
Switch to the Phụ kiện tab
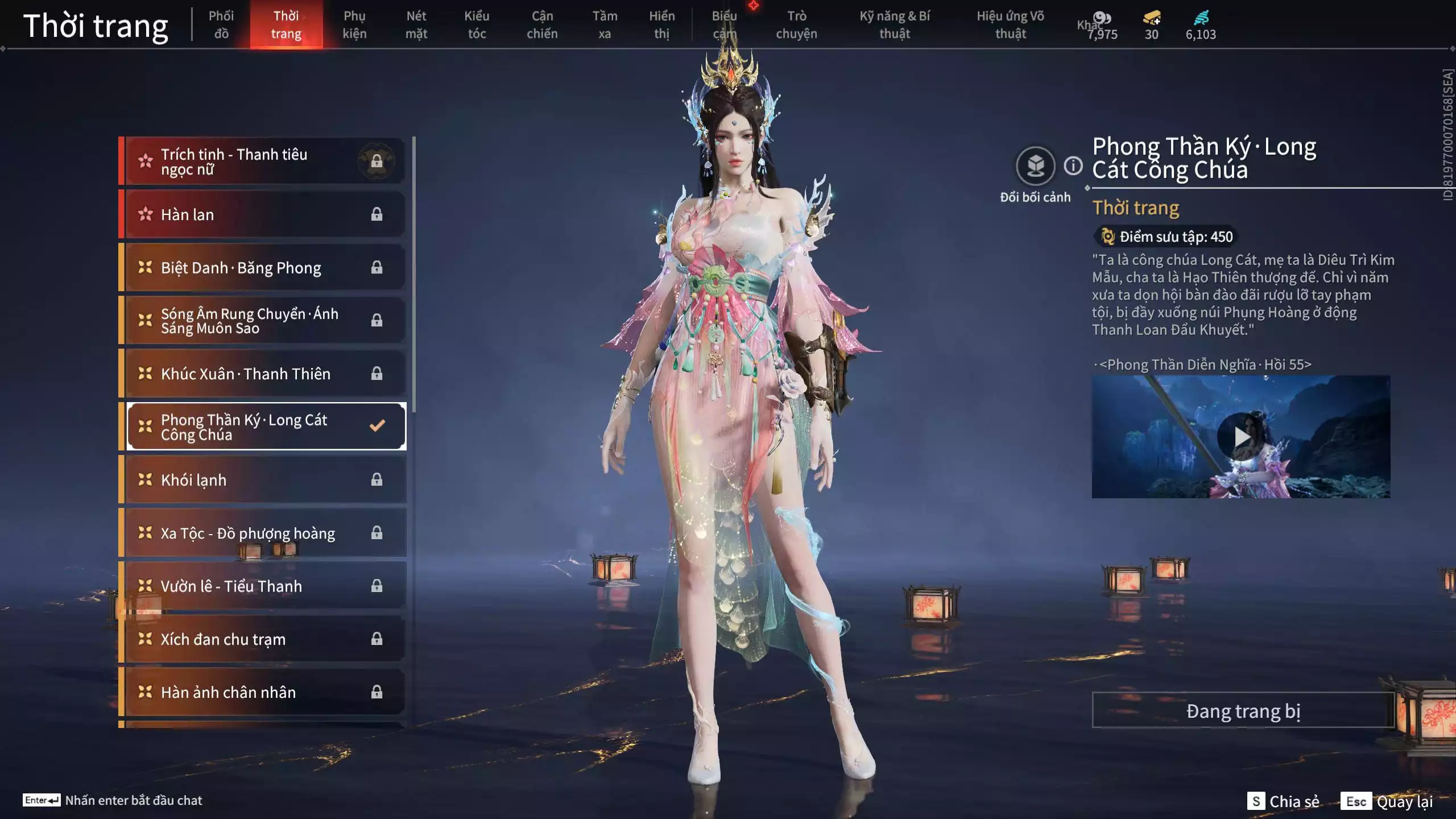355,24
